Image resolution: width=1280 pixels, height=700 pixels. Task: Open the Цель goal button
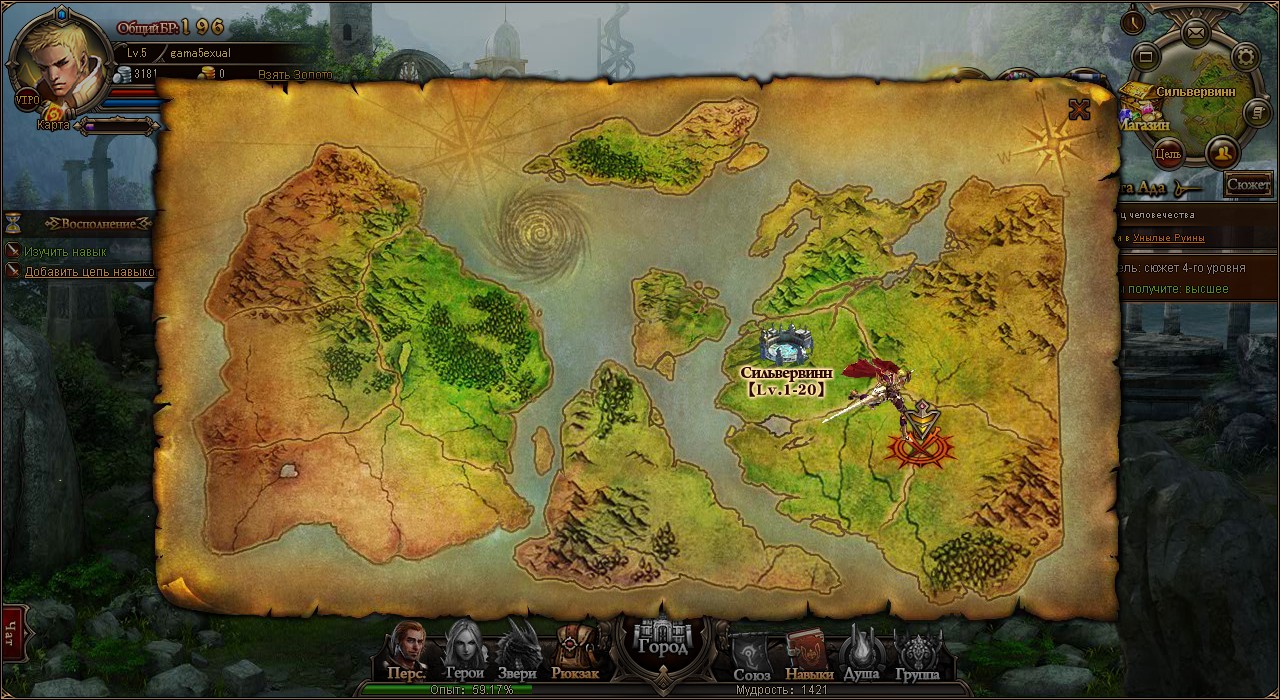tap(1167, 154)
